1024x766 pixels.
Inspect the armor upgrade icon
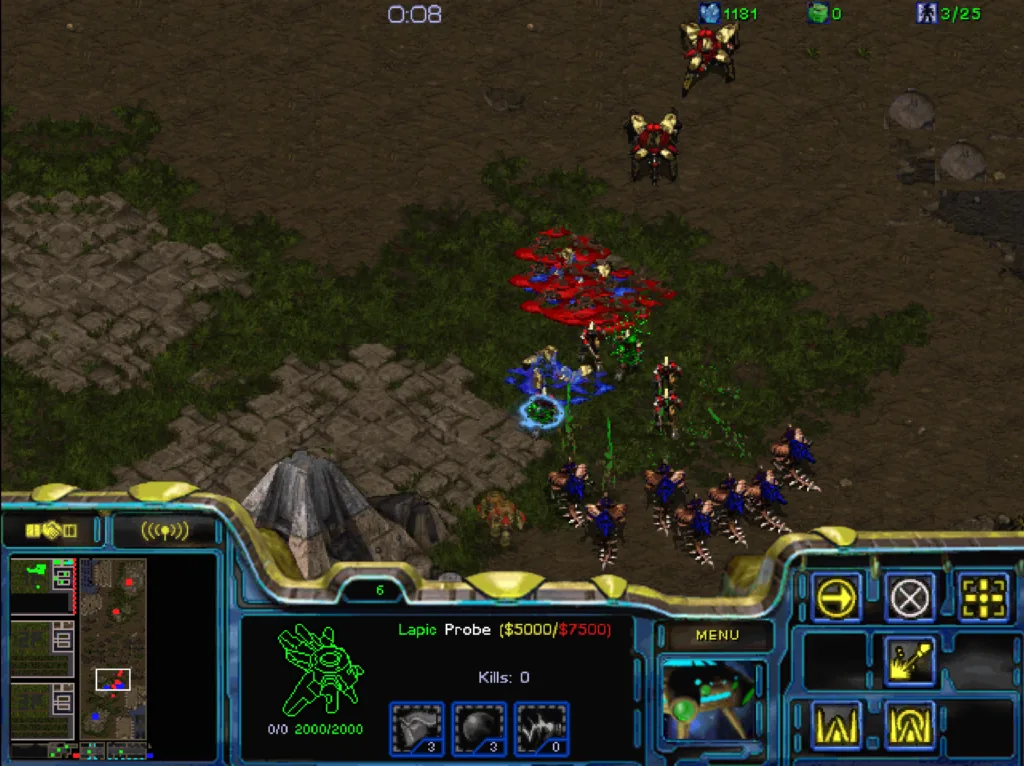tap(416, 728)
